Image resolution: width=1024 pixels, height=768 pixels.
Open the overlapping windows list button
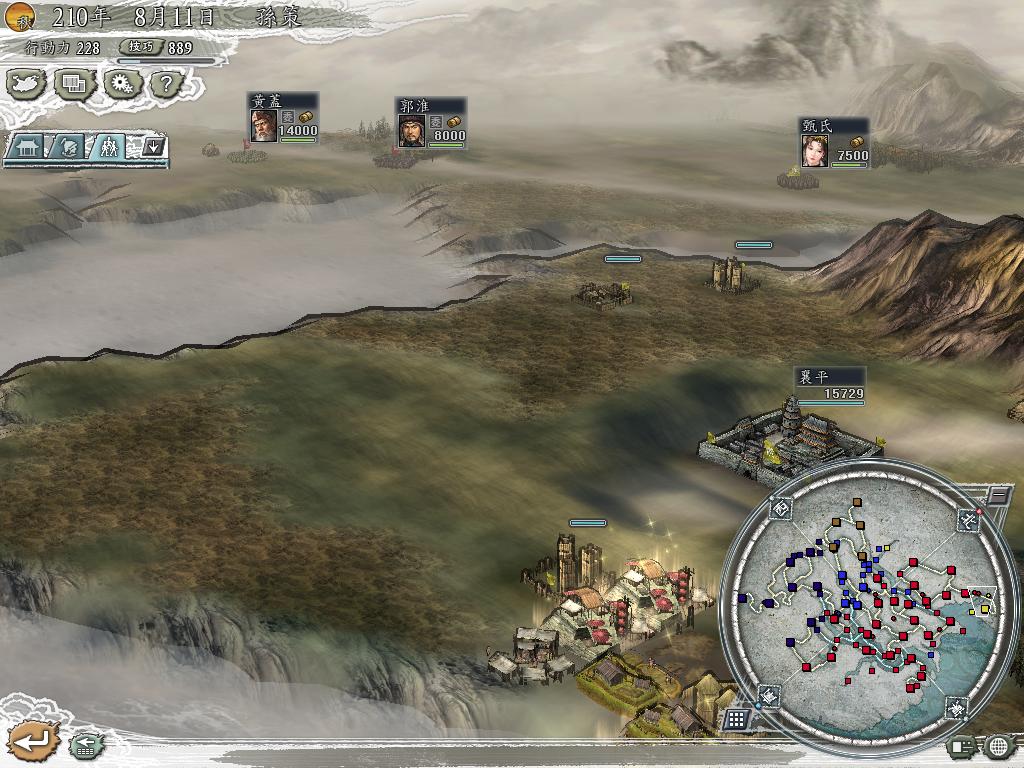click(x=74, y=84)
